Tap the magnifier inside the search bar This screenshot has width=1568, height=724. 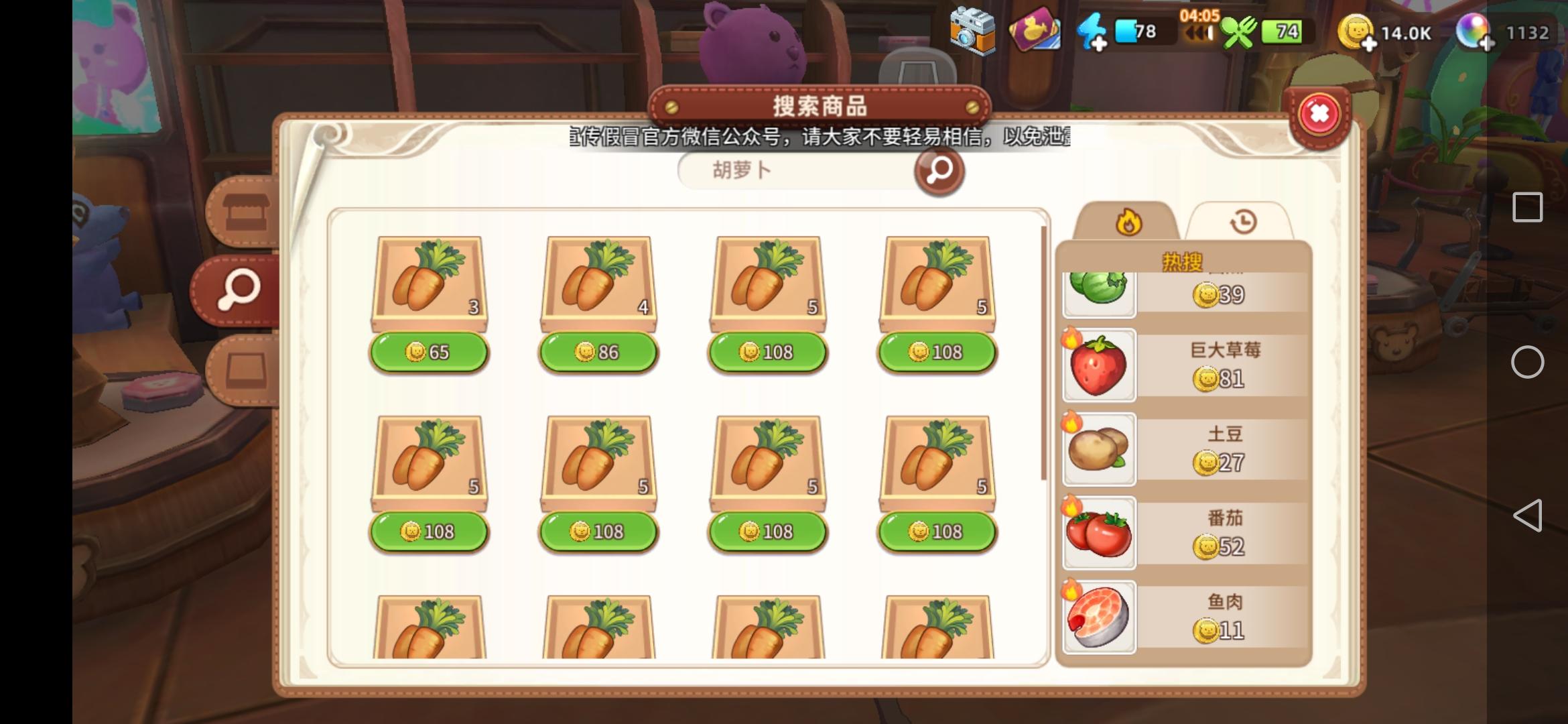coord(939,170)
